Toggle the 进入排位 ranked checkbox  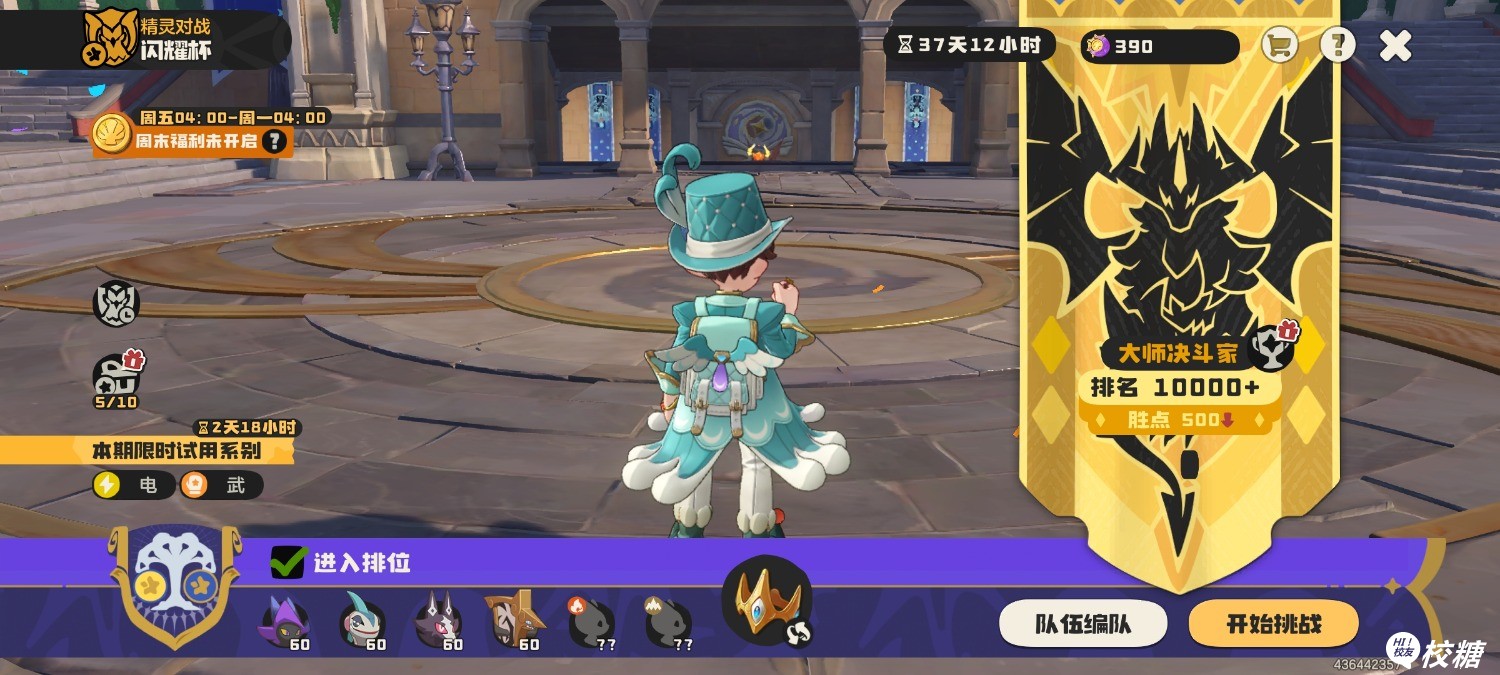[288, 563]
